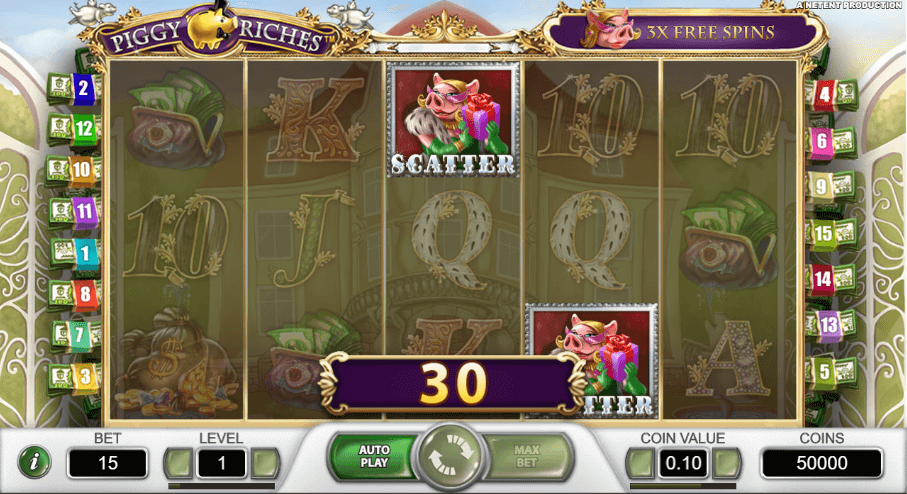Increase the bet level

[264, 463]
